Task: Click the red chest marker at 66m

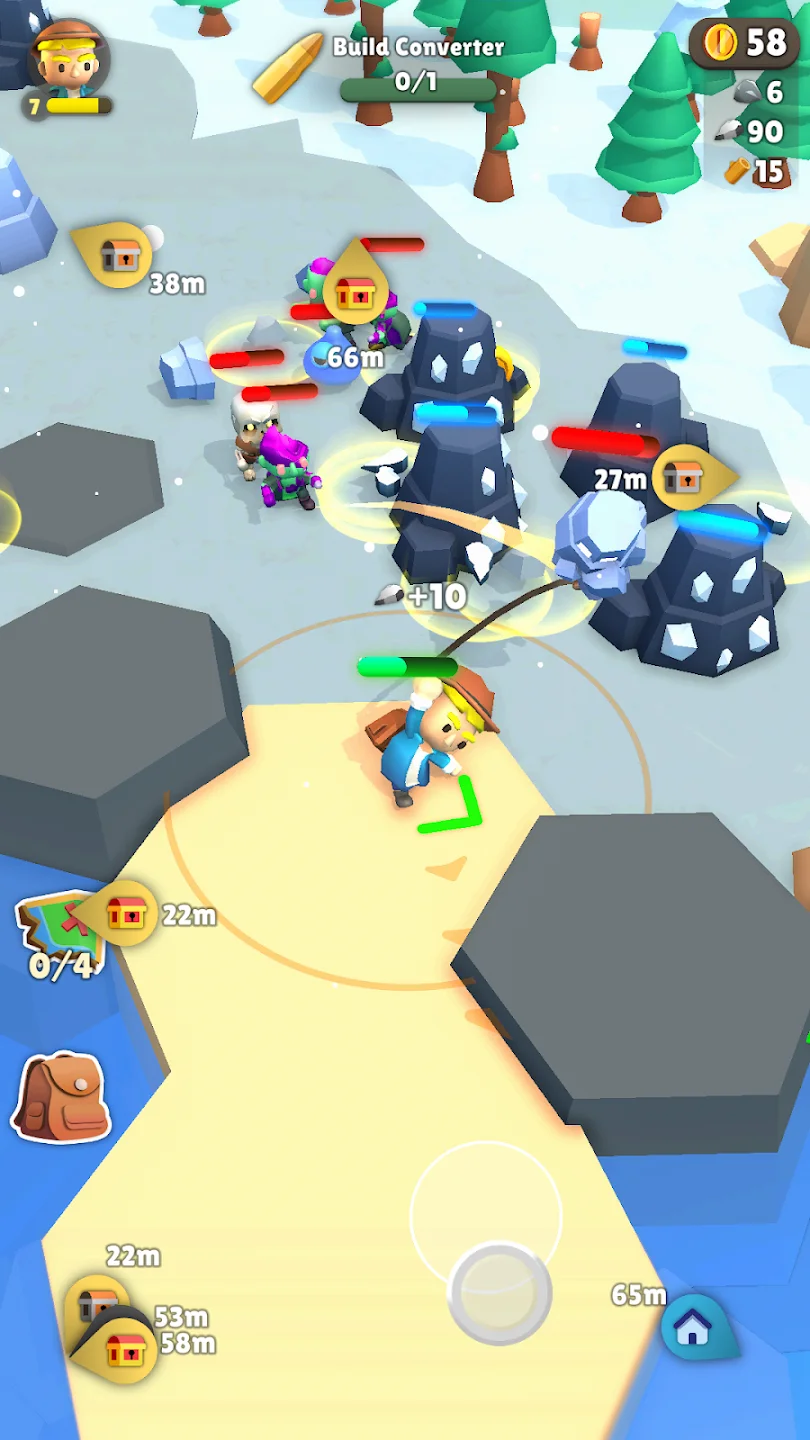Action: coord(355,292)
